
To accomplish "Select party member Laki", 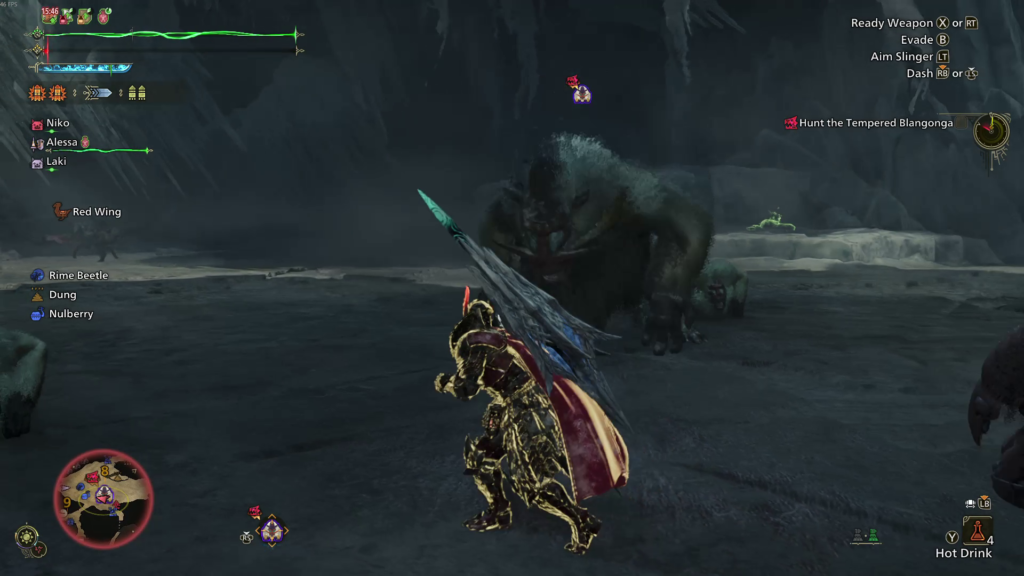I will [56, 161].
